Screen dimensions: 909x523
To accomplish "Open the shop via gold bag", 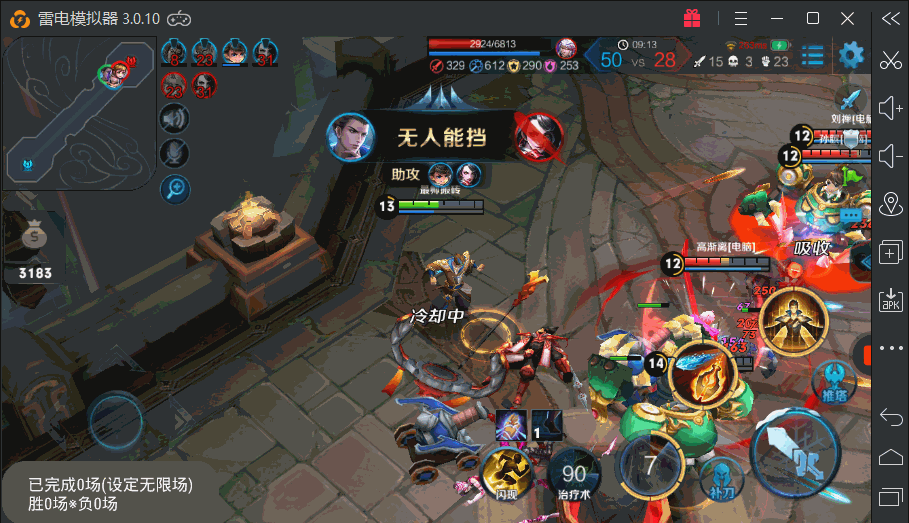I will click(x=36, y=240).
